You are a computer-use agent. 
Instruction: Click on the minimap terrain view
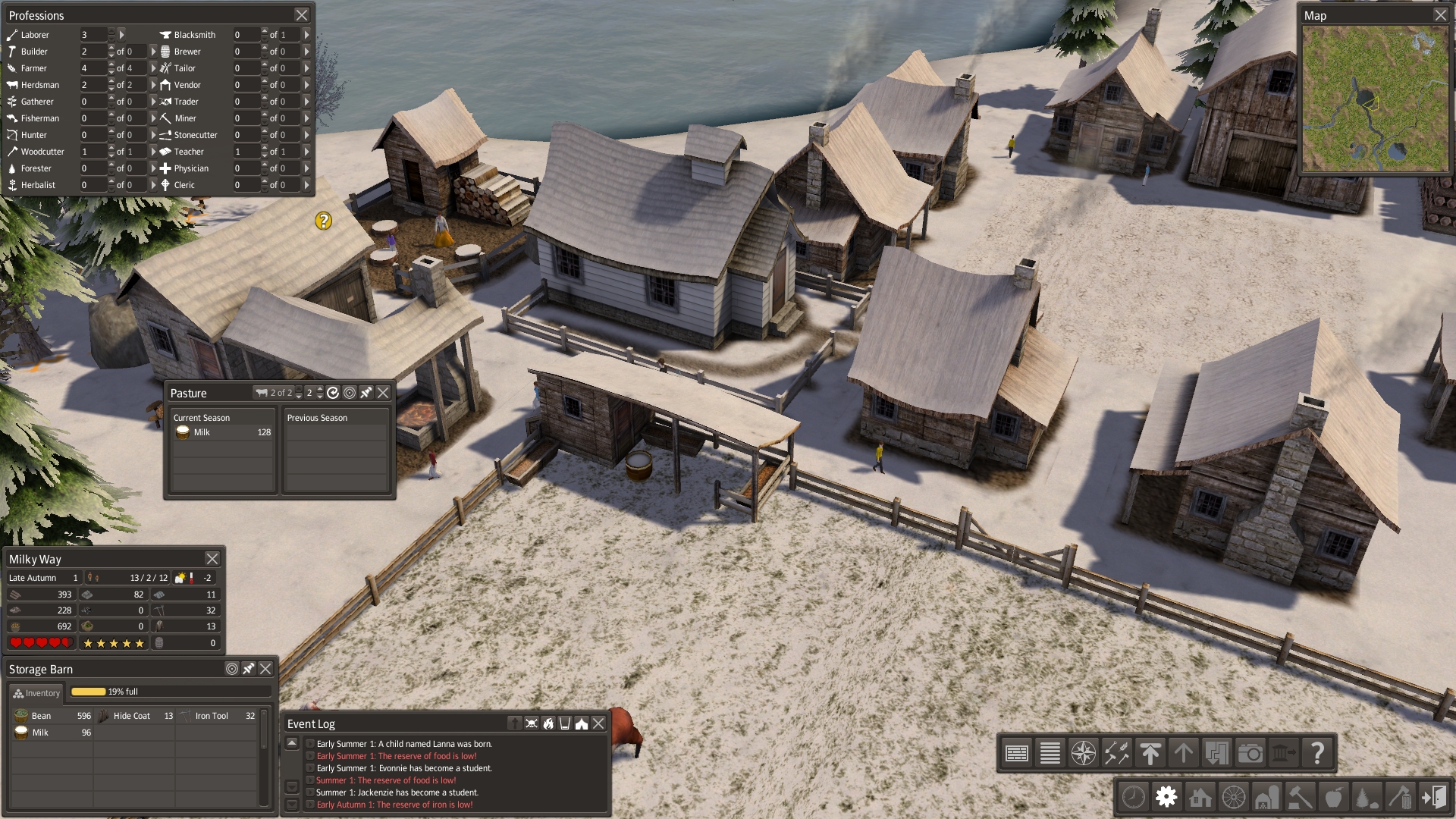point(1374,99)
